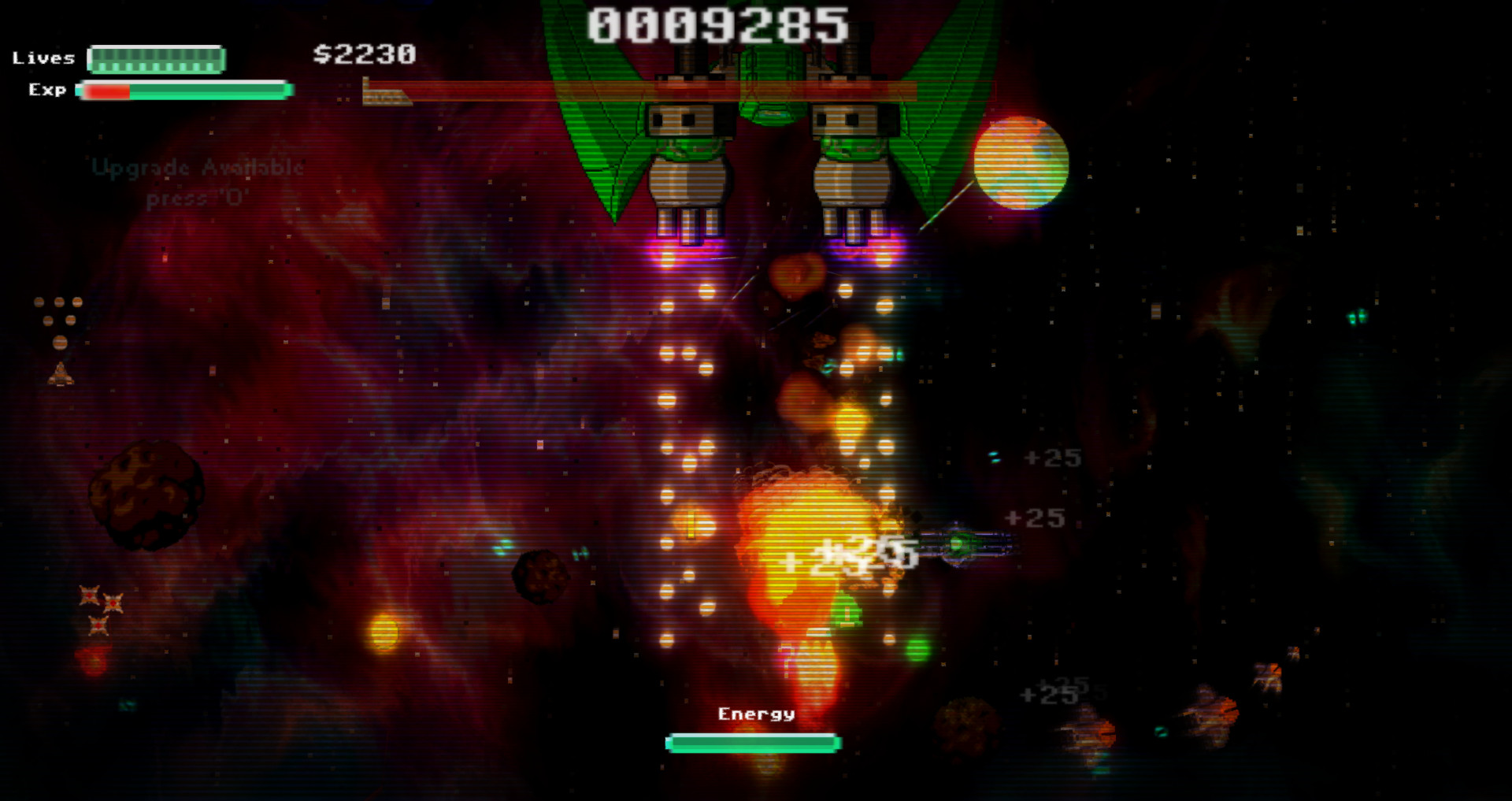Select the player ship firing laser
The image size is (1512, 801).
(957, 543)
